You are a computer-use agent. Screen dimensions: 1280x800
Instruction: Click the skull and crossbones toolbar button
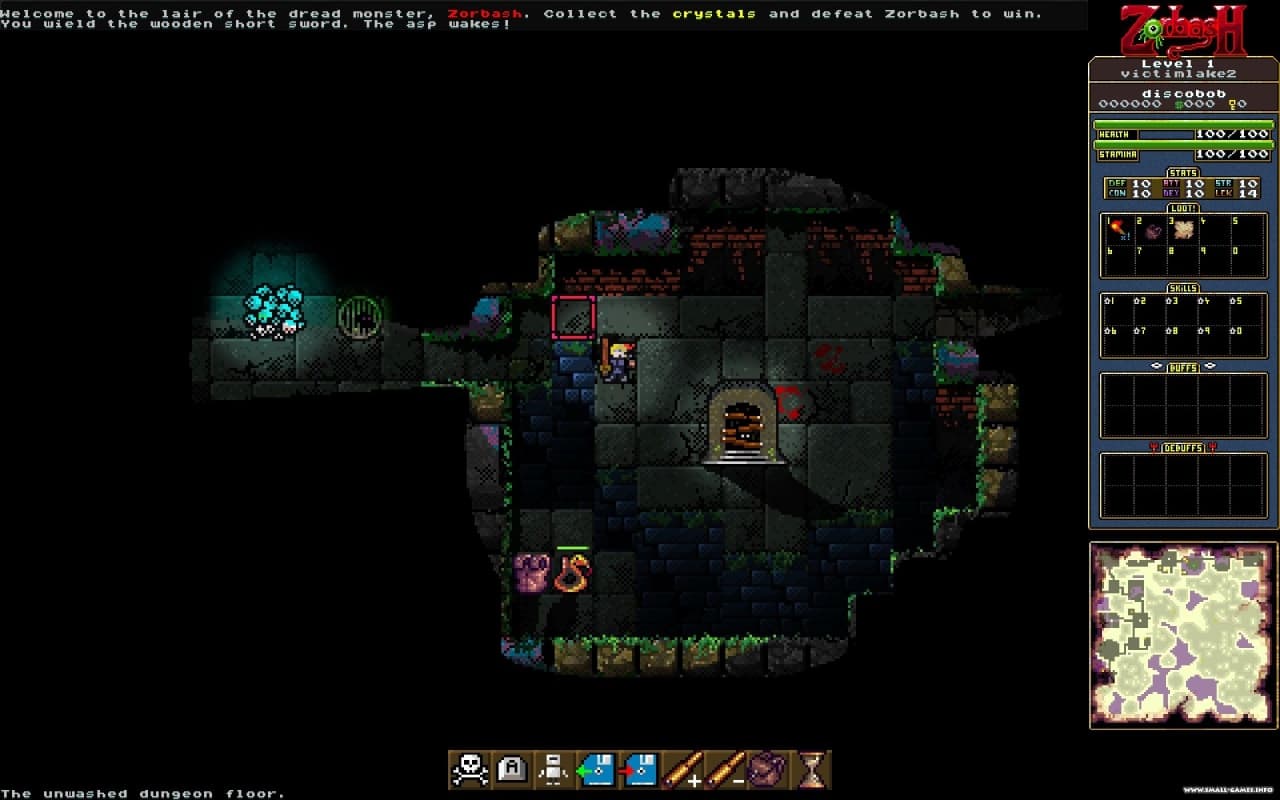point(469,769)
